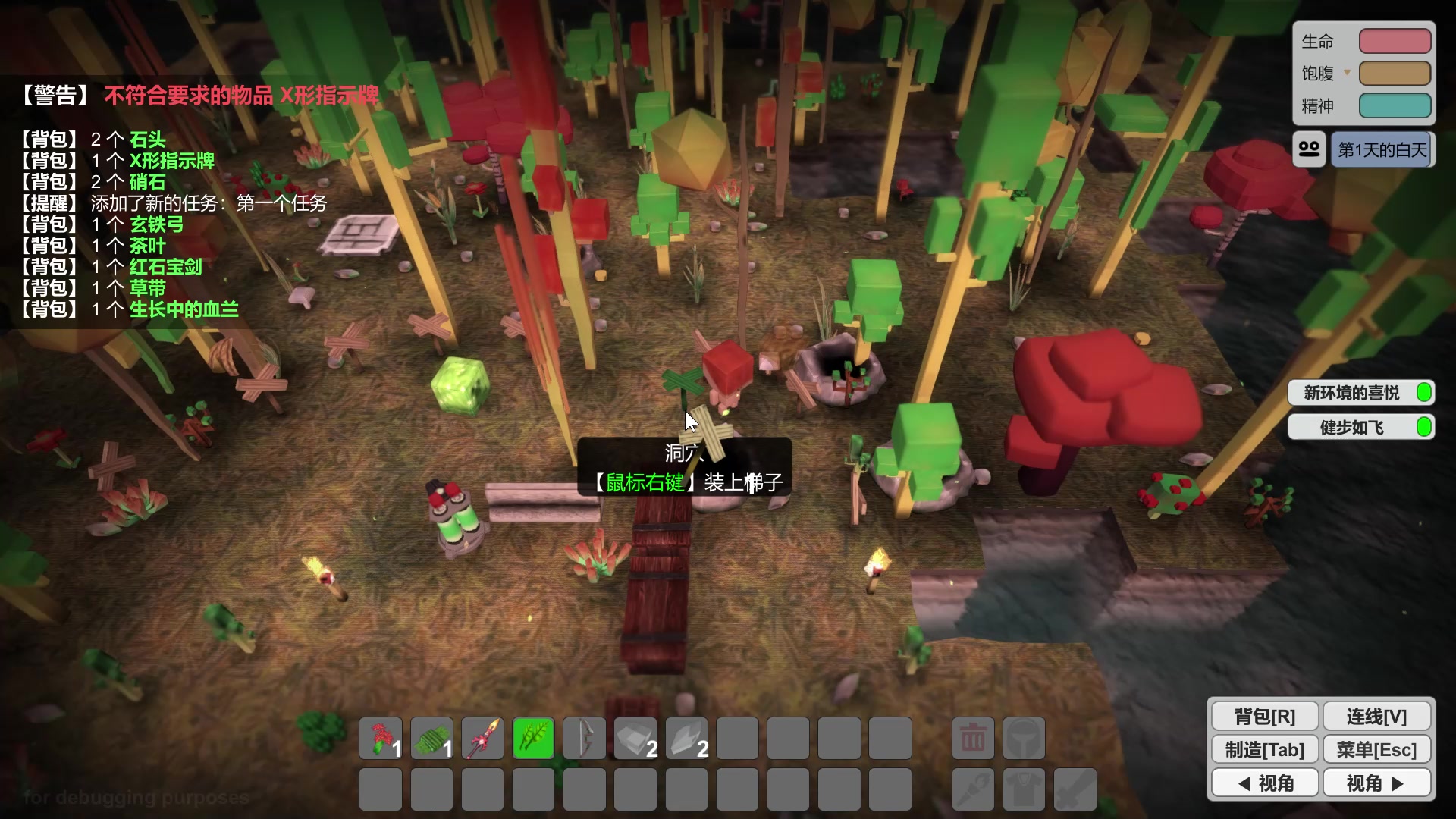The height and width of the screenshot is (819, 1456).
Task: Open the crafting menu 制造[Tab]
Action: tap(1264, 749)
